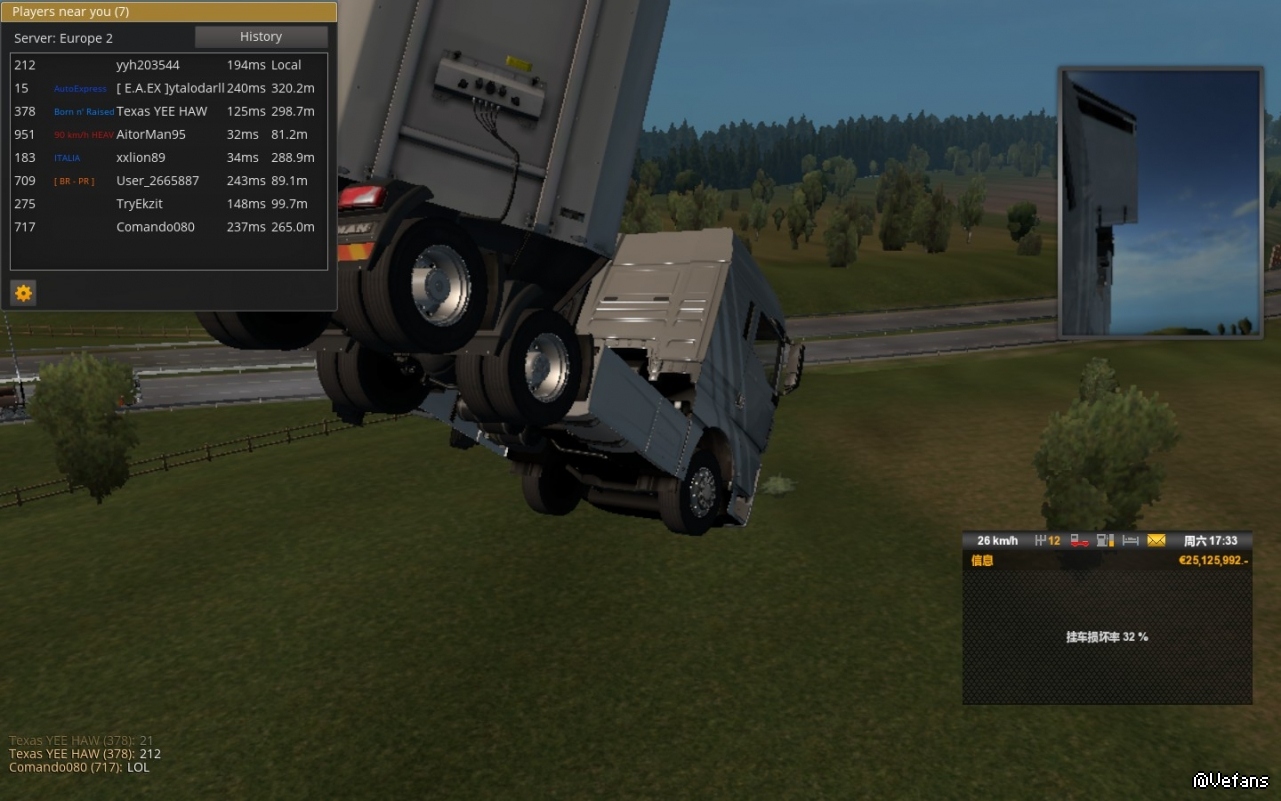This screenshot has height=801, width=1281.
Task: Choose AitorMan95 from nearby players
Action: pyautogui.click(x=151, y=134)
